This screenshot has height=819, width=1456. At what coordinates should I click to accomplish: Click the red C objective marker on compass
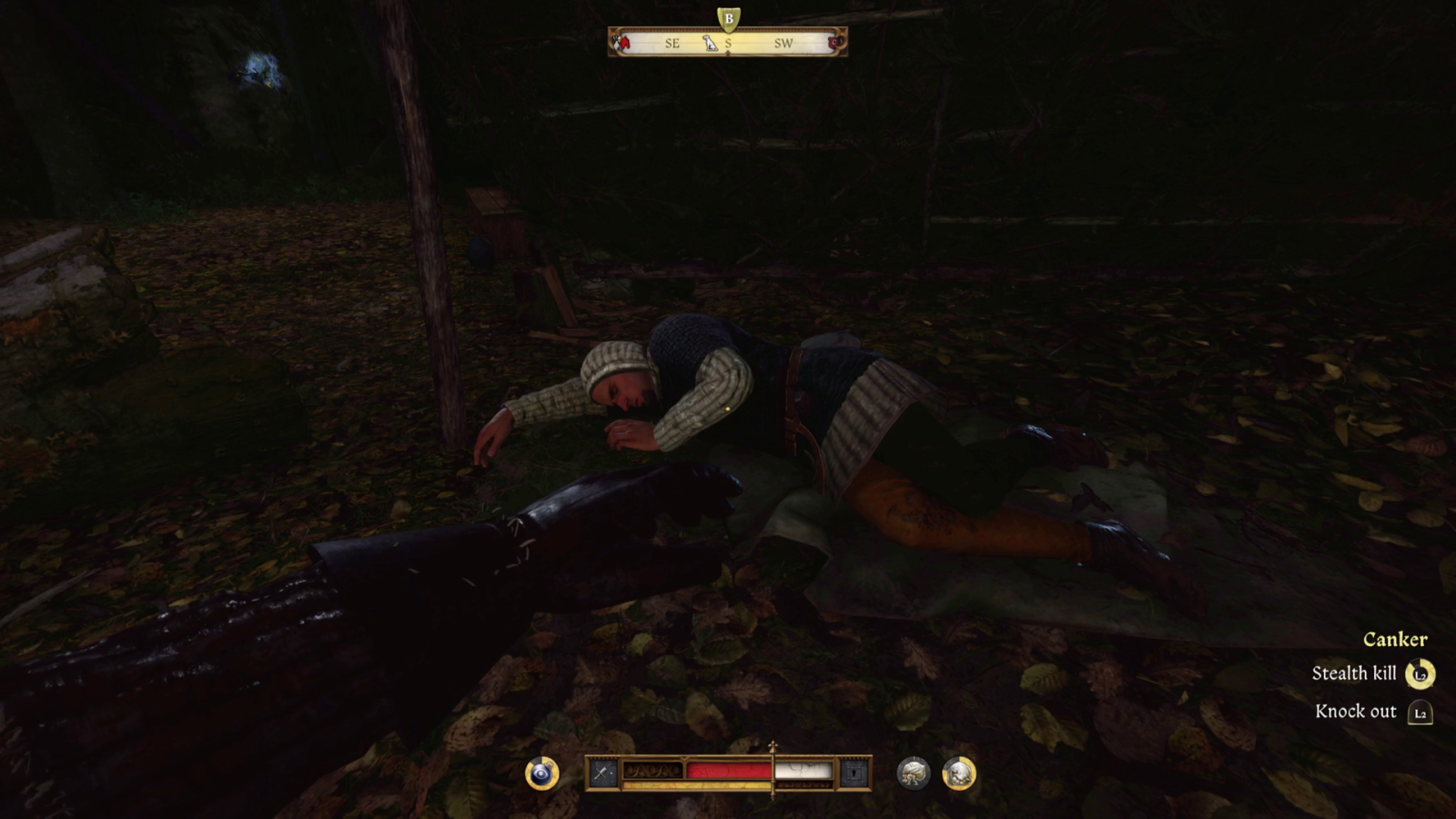[x=837, y=42]
